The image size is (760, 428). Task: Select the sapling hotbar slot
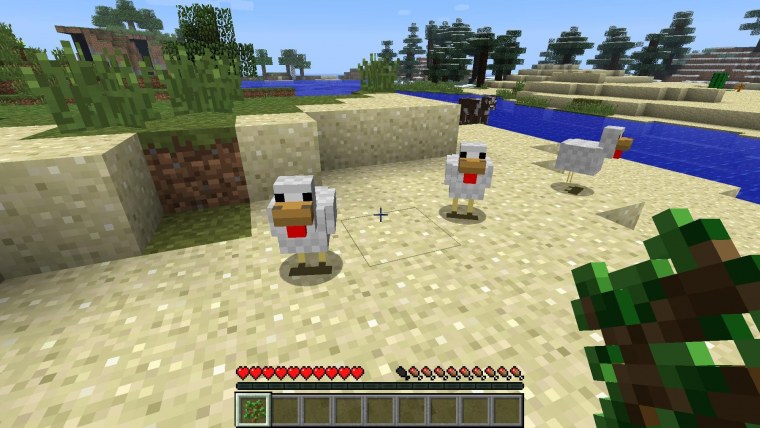pos(253,409)
